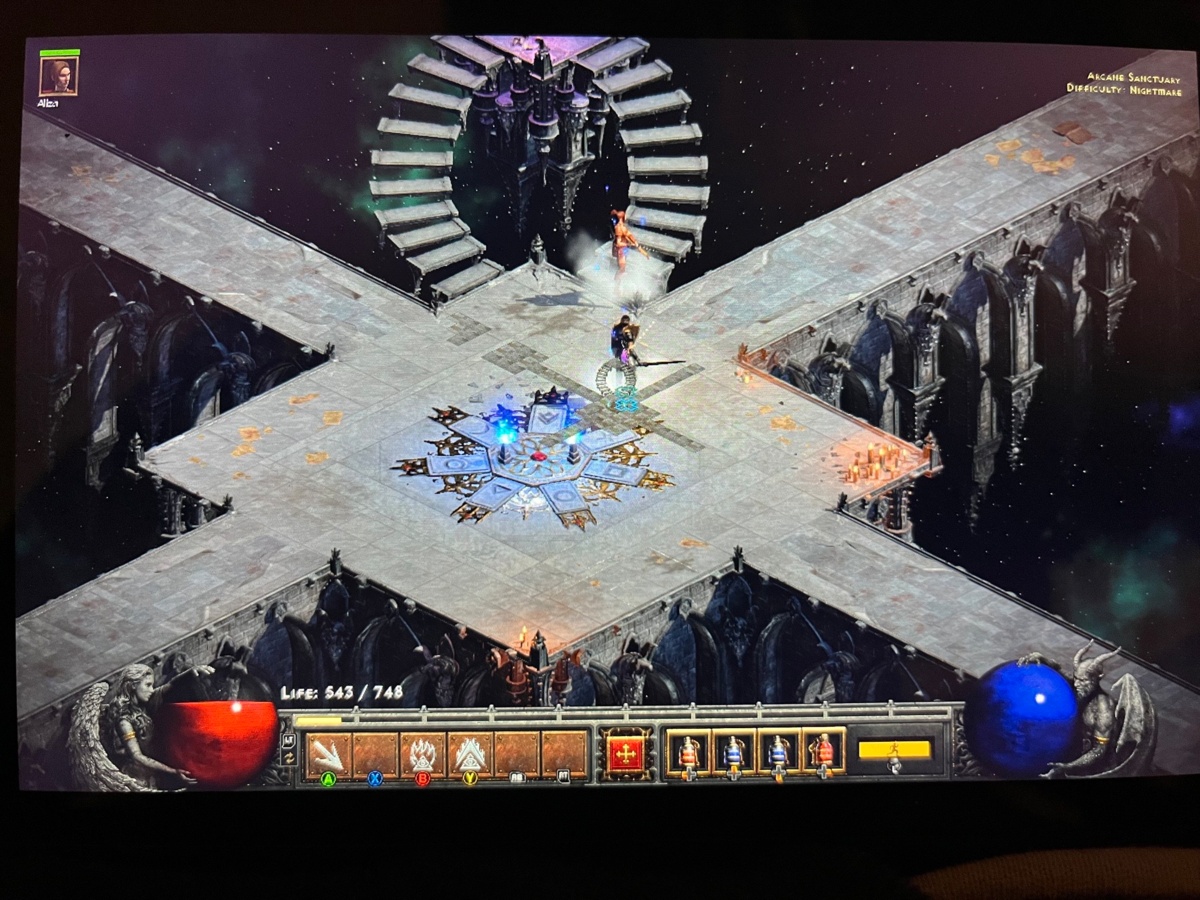Use the flame with eye skill
Viewport: 1200px width, 900px height.
[x=422, y=755]
